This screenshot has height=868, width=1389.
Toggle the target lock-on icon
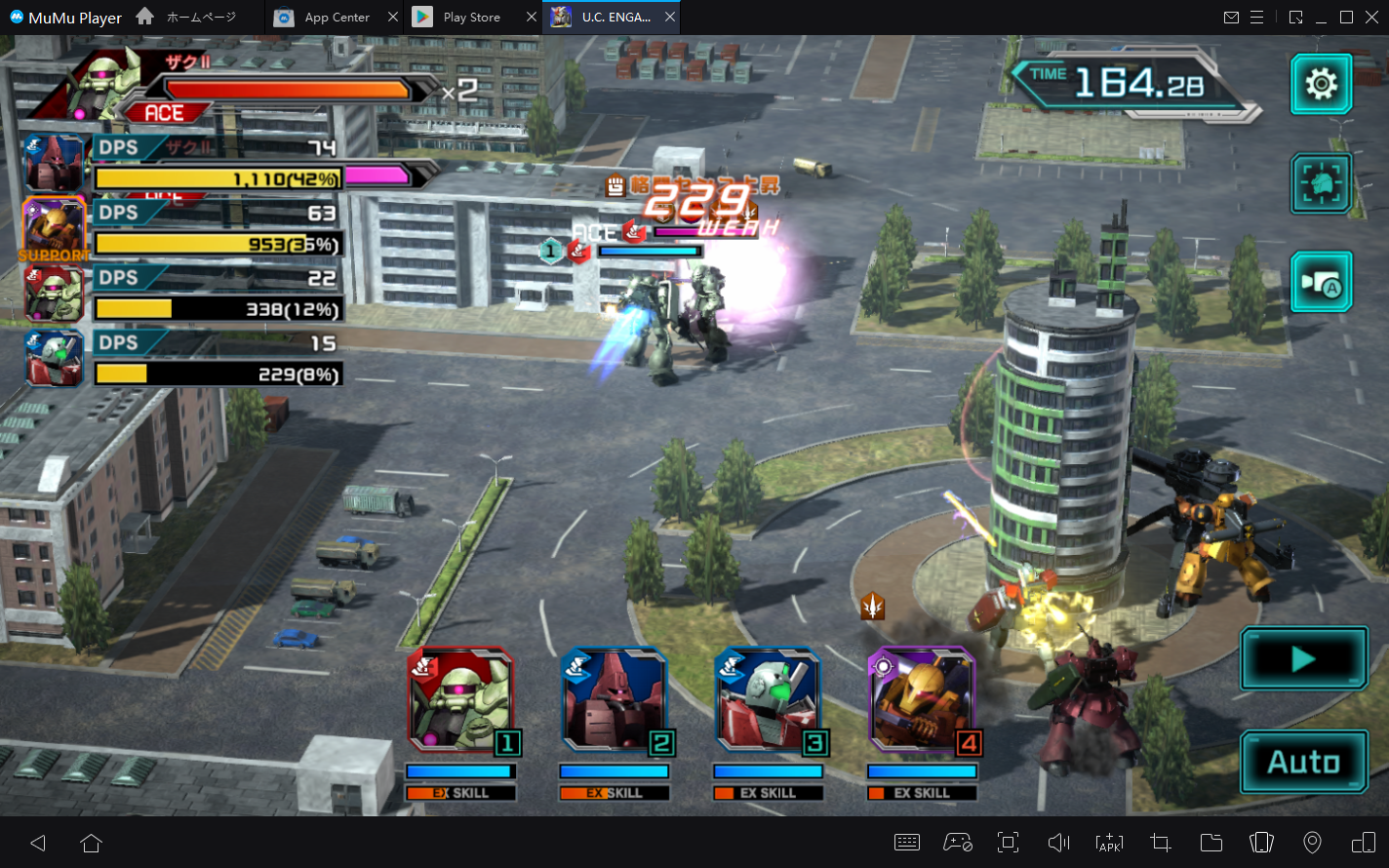1321,182
